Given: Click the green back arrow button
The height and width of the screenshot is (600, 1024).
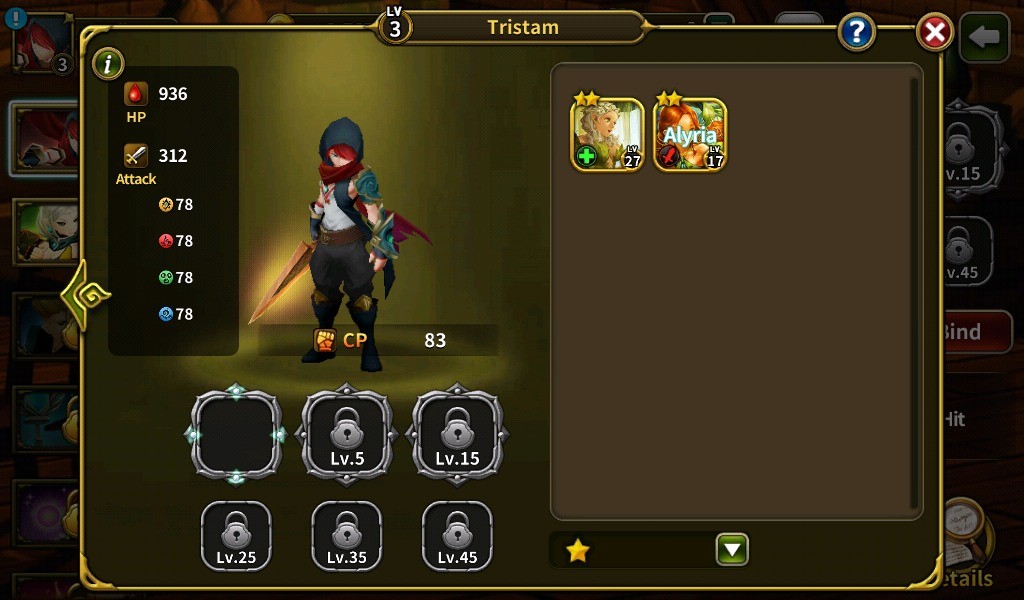Looking at the screenshot, I should tap(984, 37).
